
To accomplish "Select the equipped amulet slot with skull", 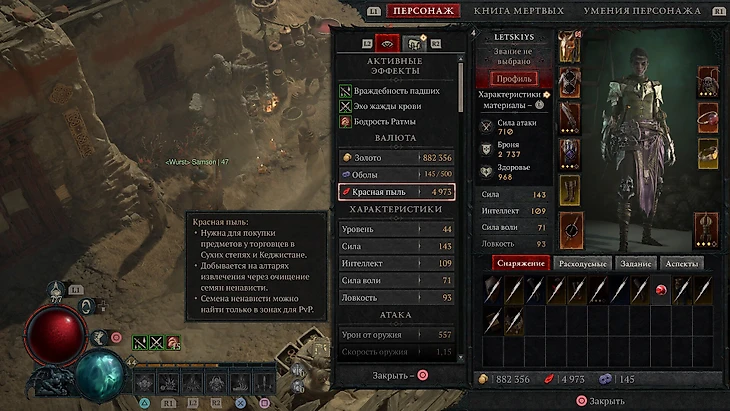I will [708, 81].
